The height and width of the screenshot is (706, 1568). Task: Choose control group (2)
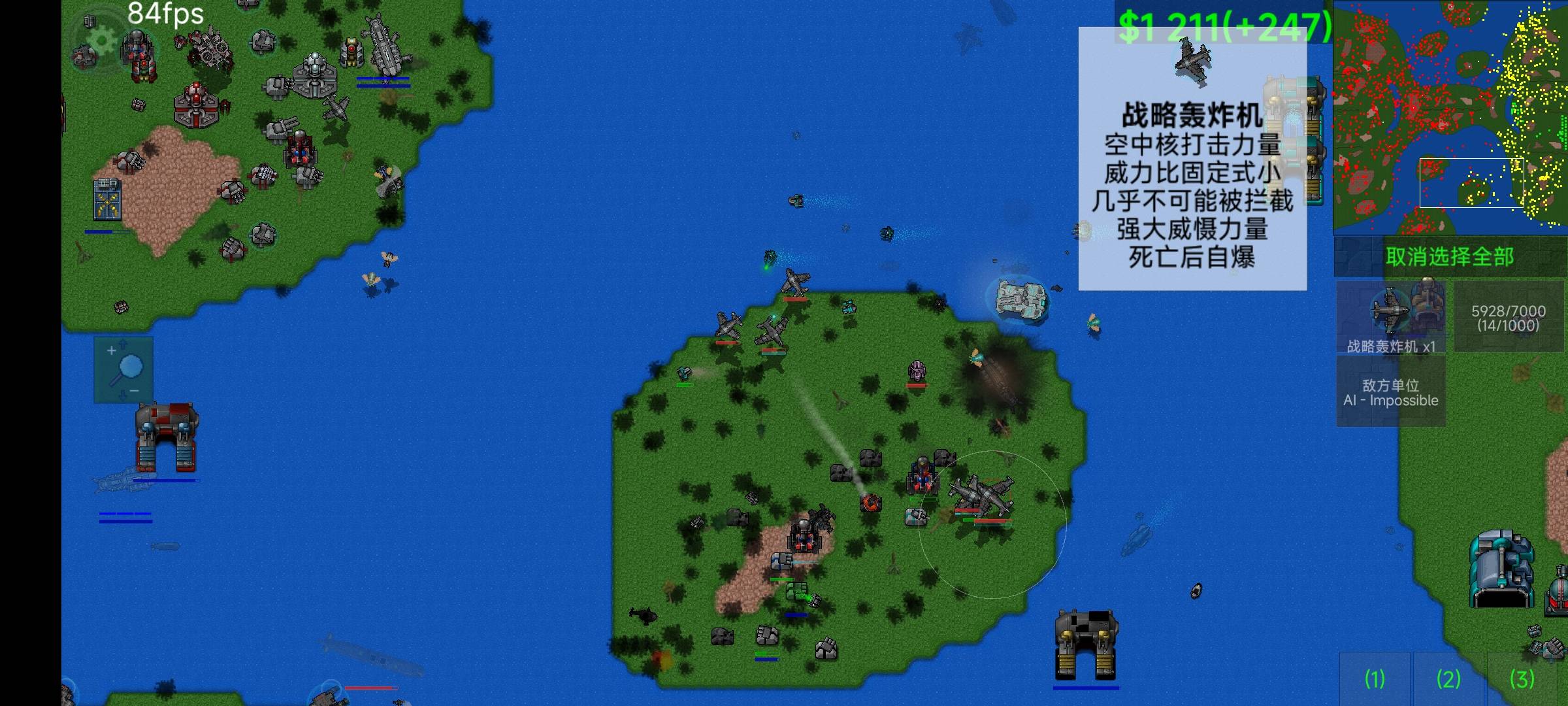[1448, 679]
